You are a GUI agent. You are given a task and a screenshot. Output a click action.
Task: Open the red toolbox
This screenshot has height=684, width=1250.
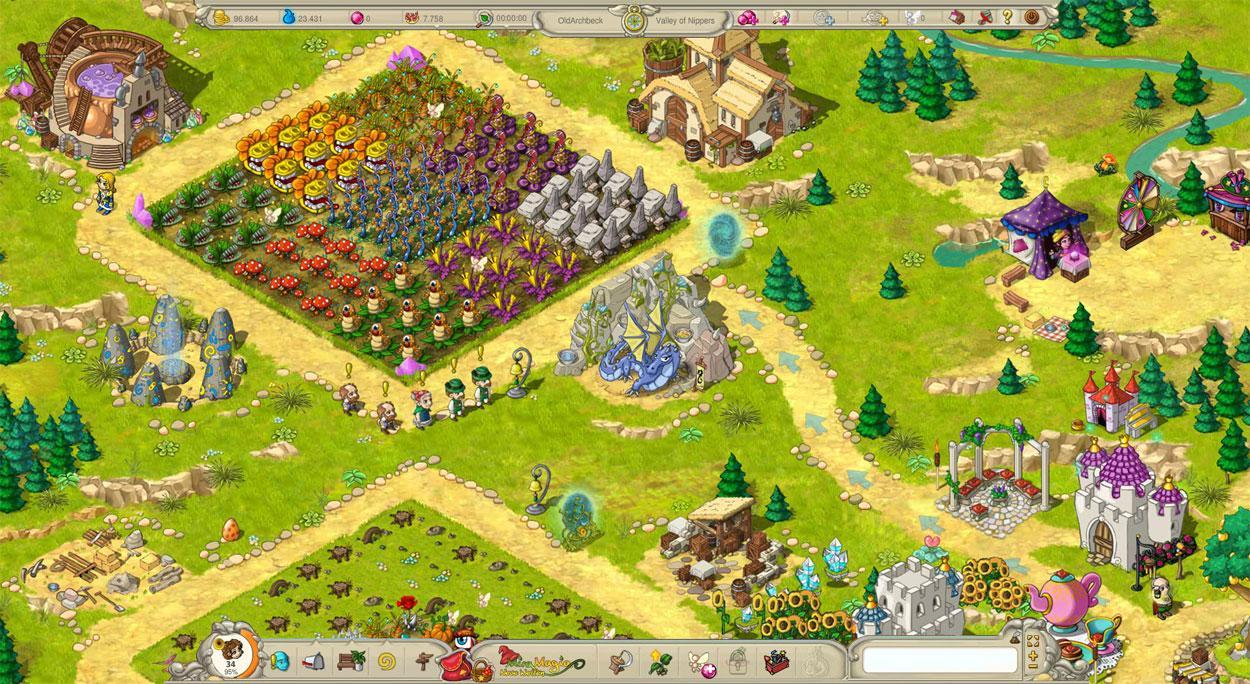click(775, 660)
